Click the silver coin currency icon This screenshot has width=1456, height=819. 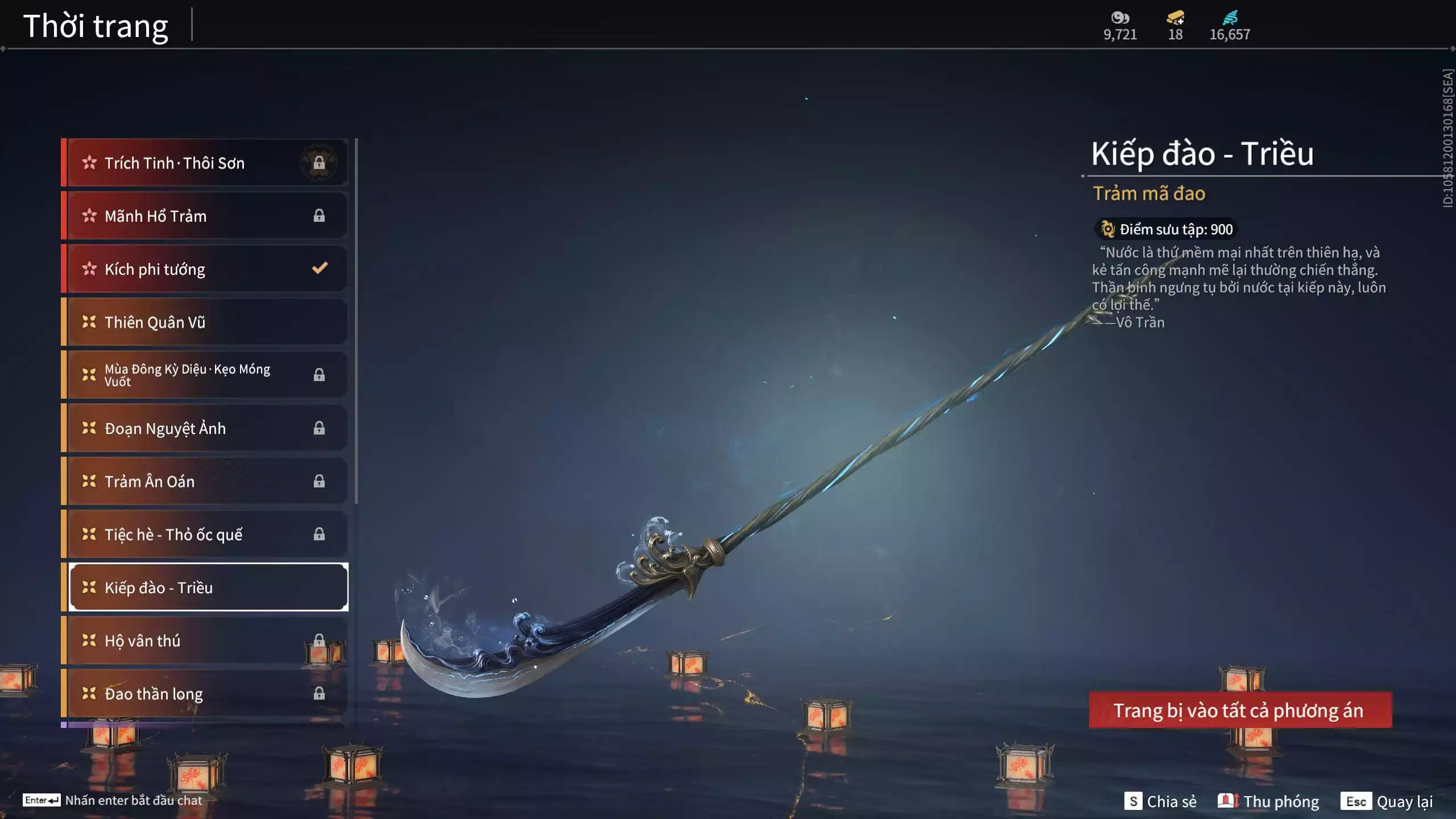click(1120, 18)
